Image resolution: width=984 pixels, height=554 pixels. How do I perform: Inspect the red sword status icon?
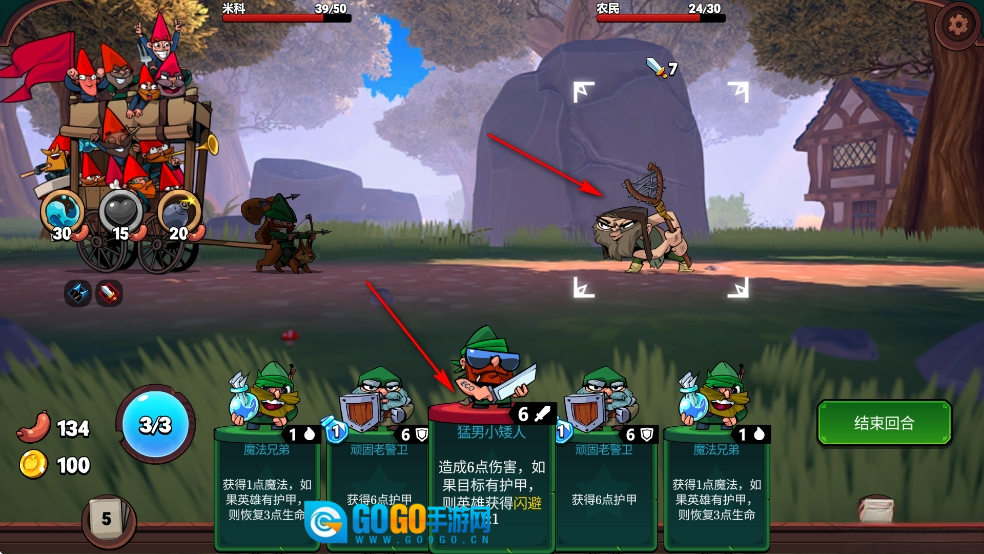[x=109, y=293]
